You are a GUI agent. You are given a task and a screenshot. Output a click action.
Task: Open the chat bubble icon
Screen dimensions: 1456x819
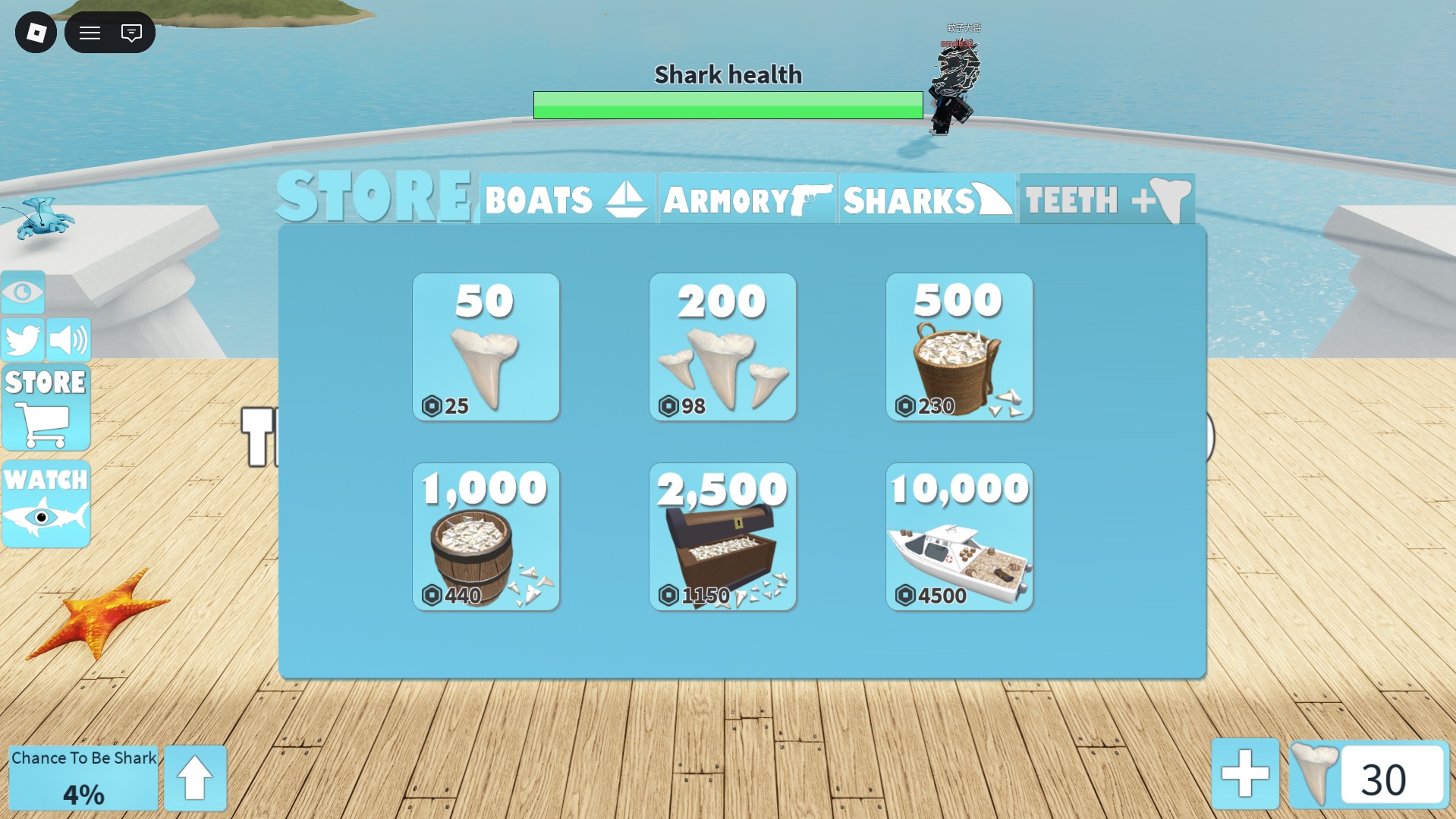[132, 32]
